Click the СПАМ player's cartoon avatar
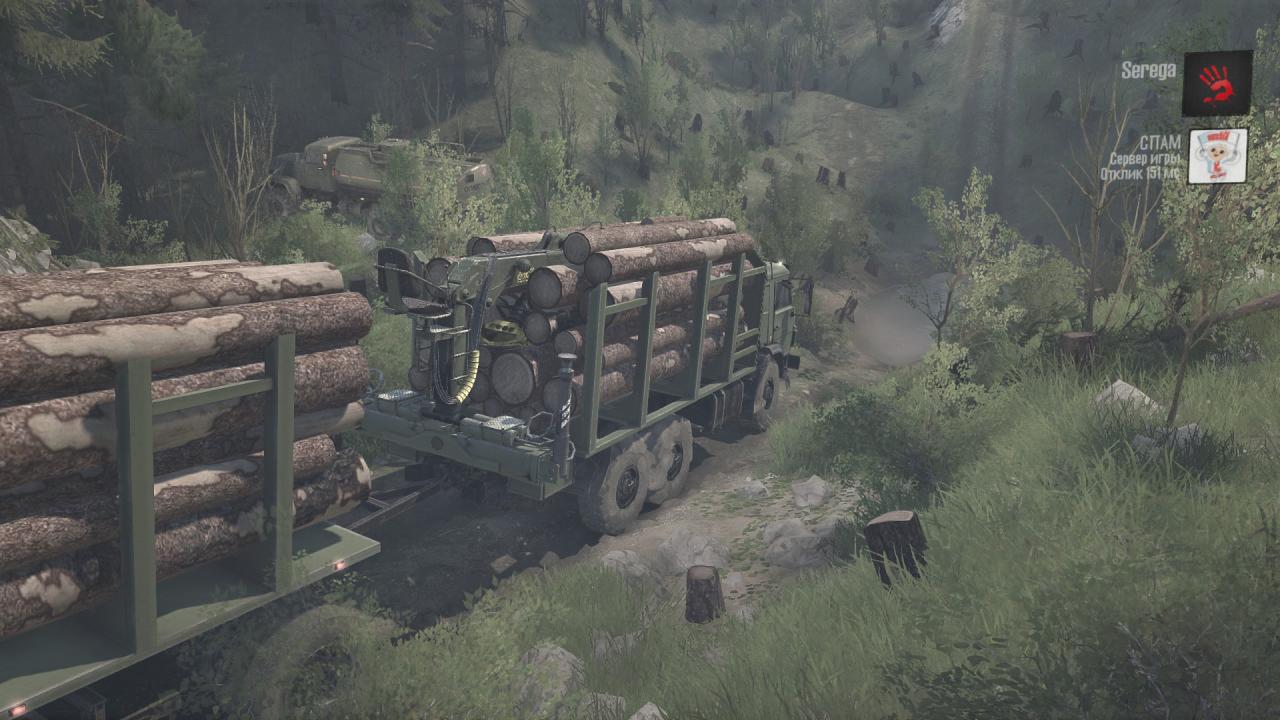The image size is (1280, 720). (1217, 156)
